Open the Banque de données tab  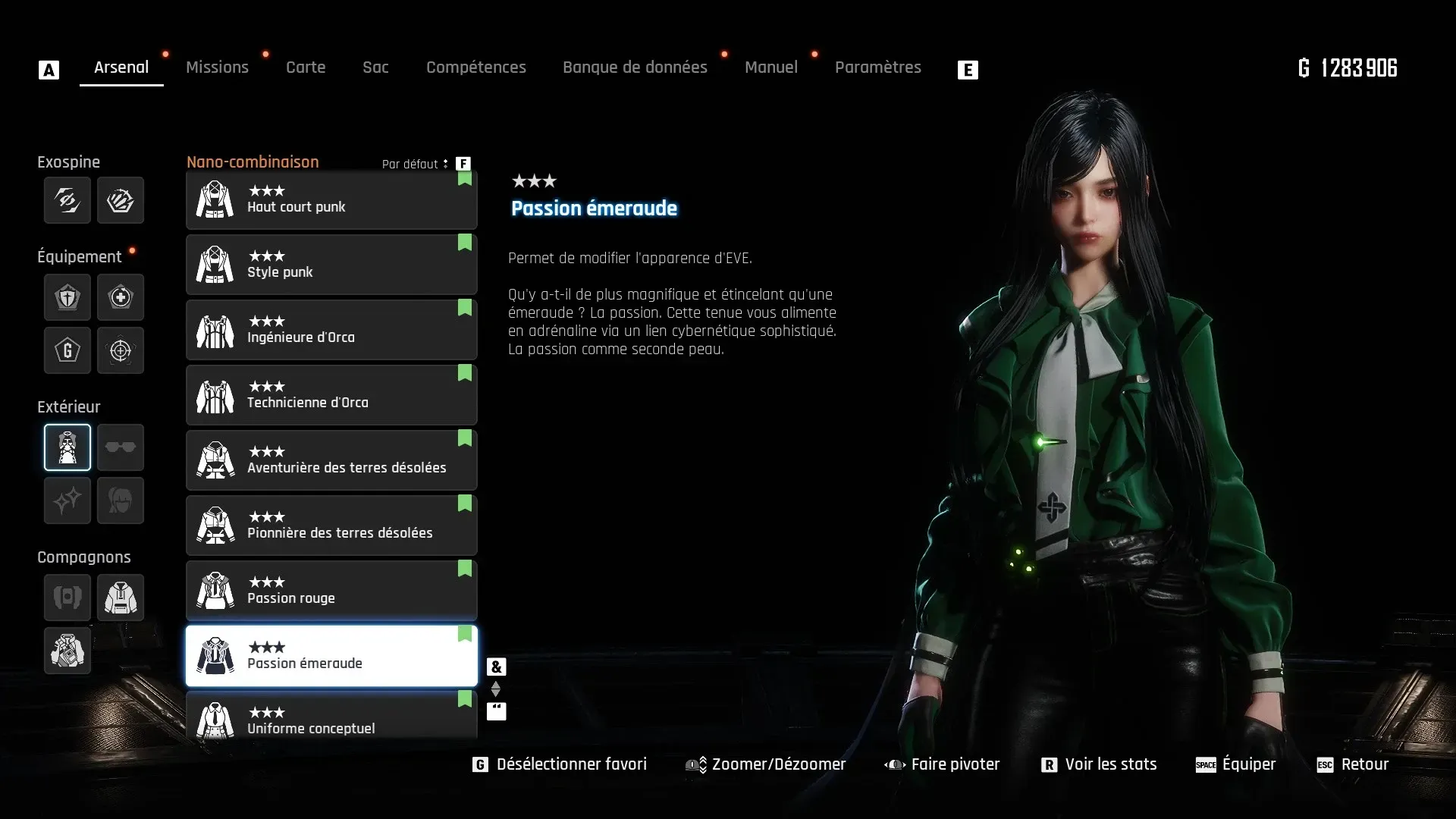[x=635, y=67]
